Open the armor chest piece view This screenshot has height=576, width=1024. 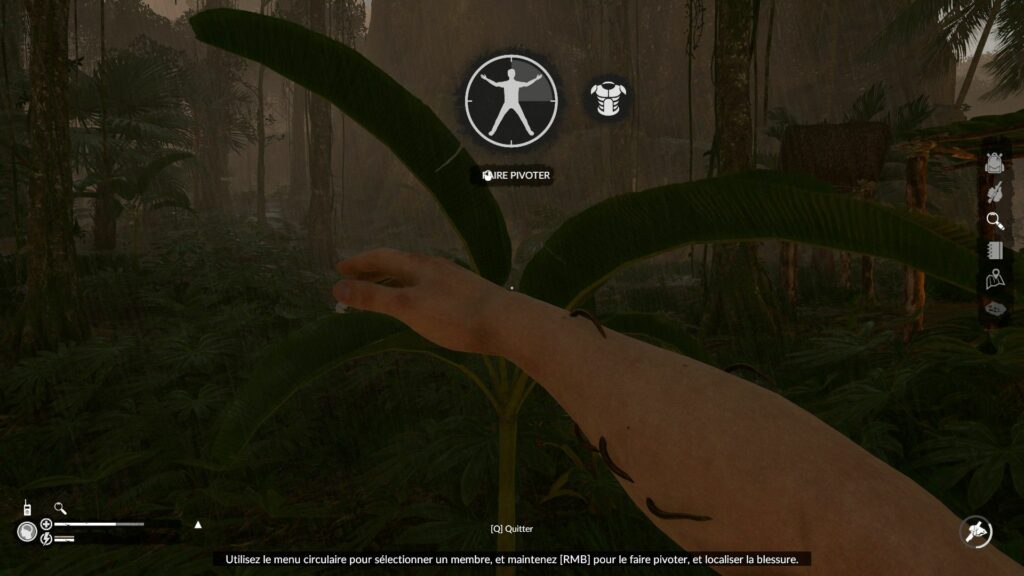607,100
